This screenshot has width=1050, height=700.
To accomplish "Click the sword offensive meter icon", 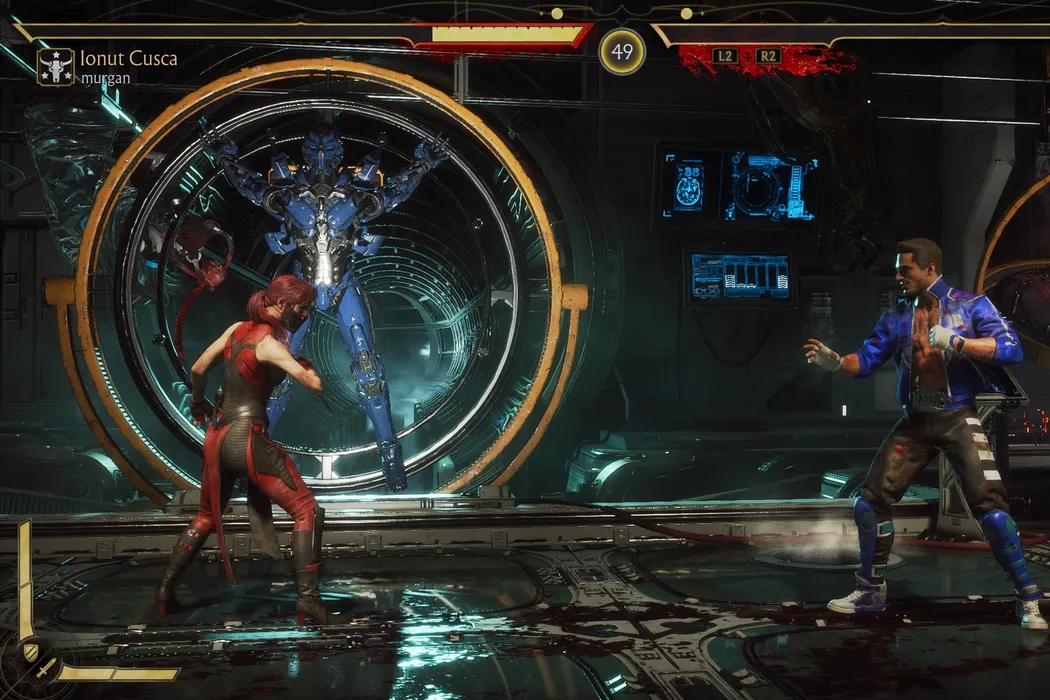I will click(45, 667).
